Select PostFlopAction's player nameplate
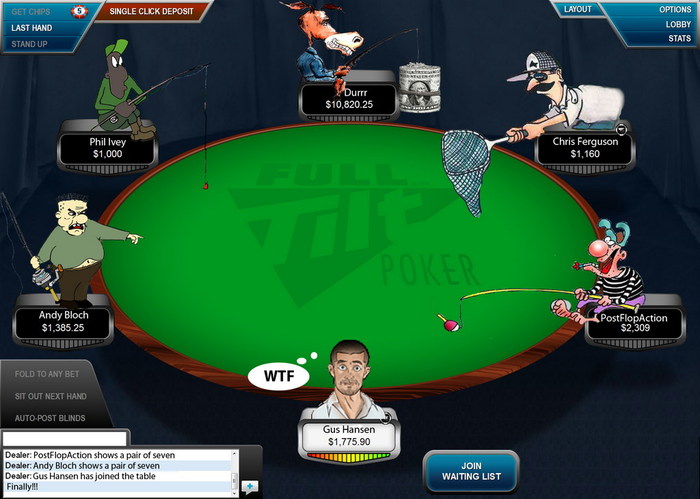Image resolution: width=700 pixels, height=499 pixels. (635, 321)
